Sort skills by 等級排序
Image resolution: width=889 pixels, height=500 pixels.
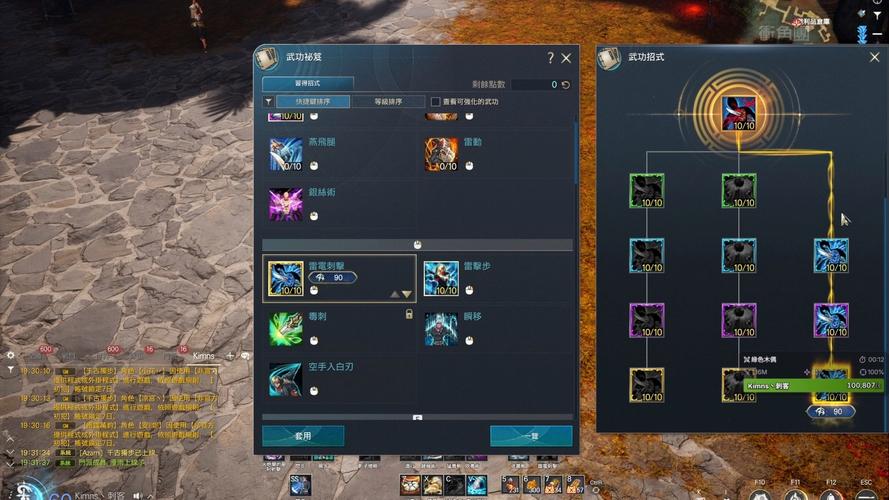(386, 102)
